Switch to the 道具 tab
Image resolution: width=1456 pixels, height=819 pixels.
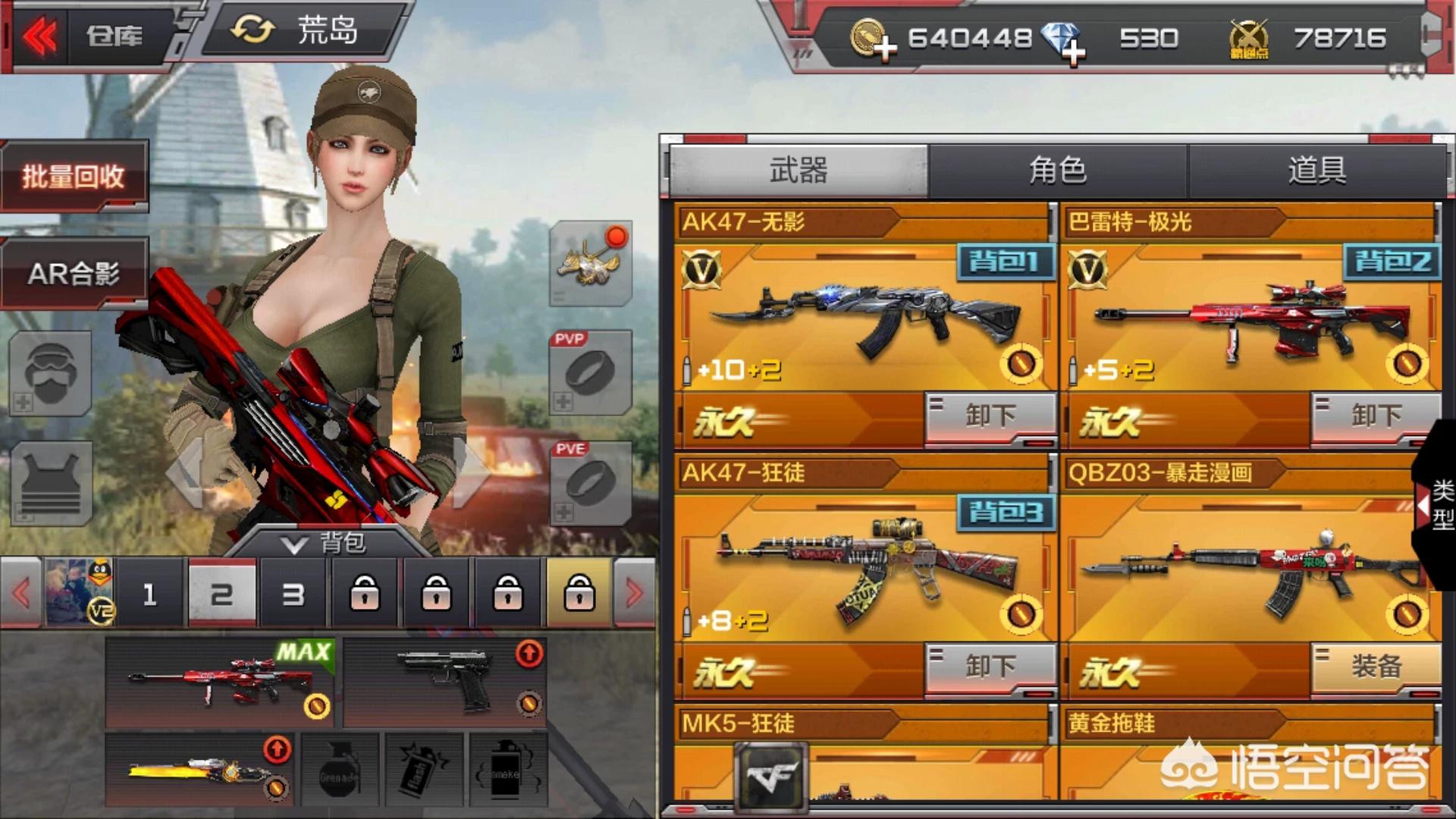pyautogui.click(x=1316, y=171)
